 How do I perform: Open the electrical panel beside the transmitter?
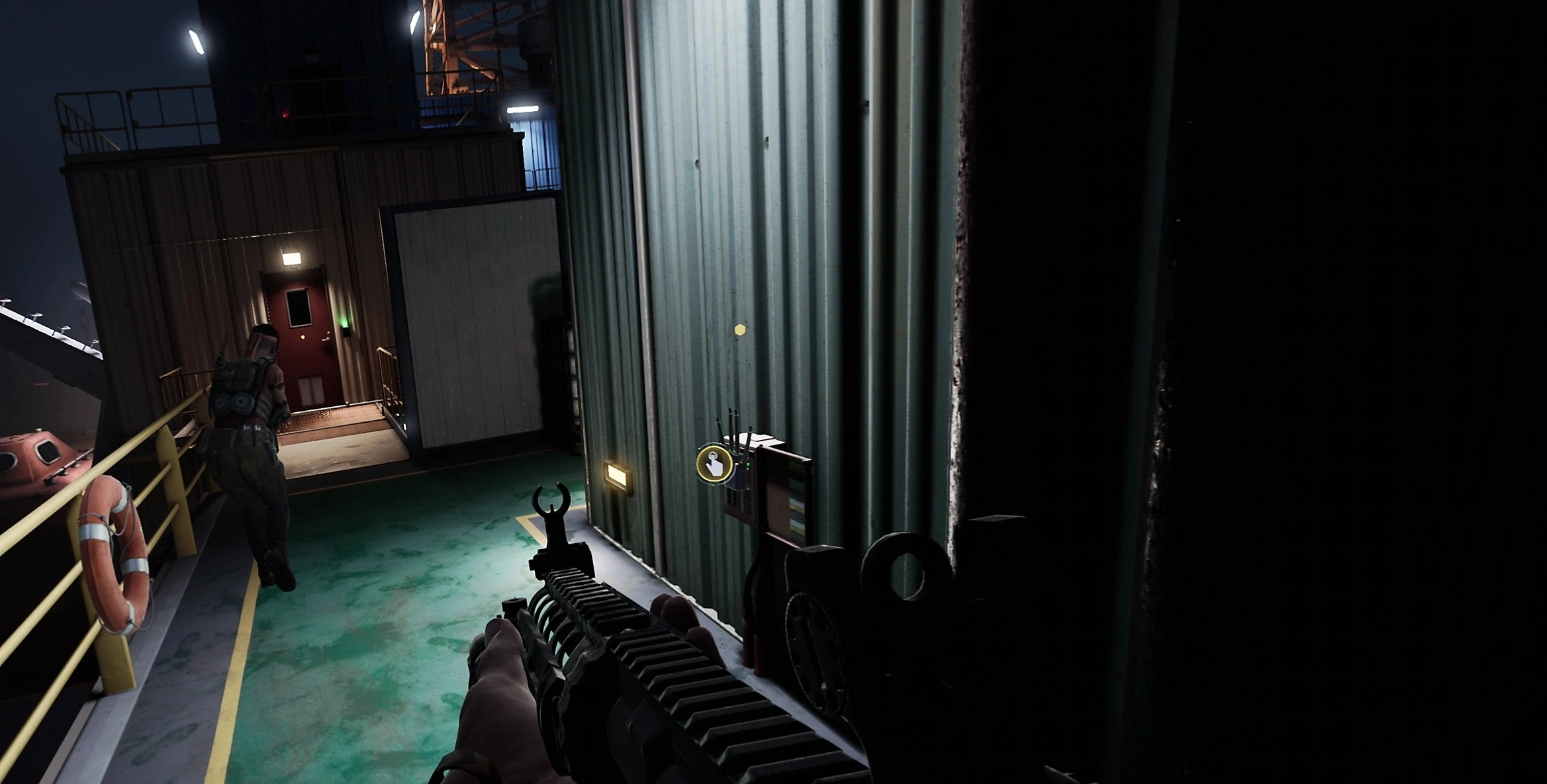click(784, 496)
